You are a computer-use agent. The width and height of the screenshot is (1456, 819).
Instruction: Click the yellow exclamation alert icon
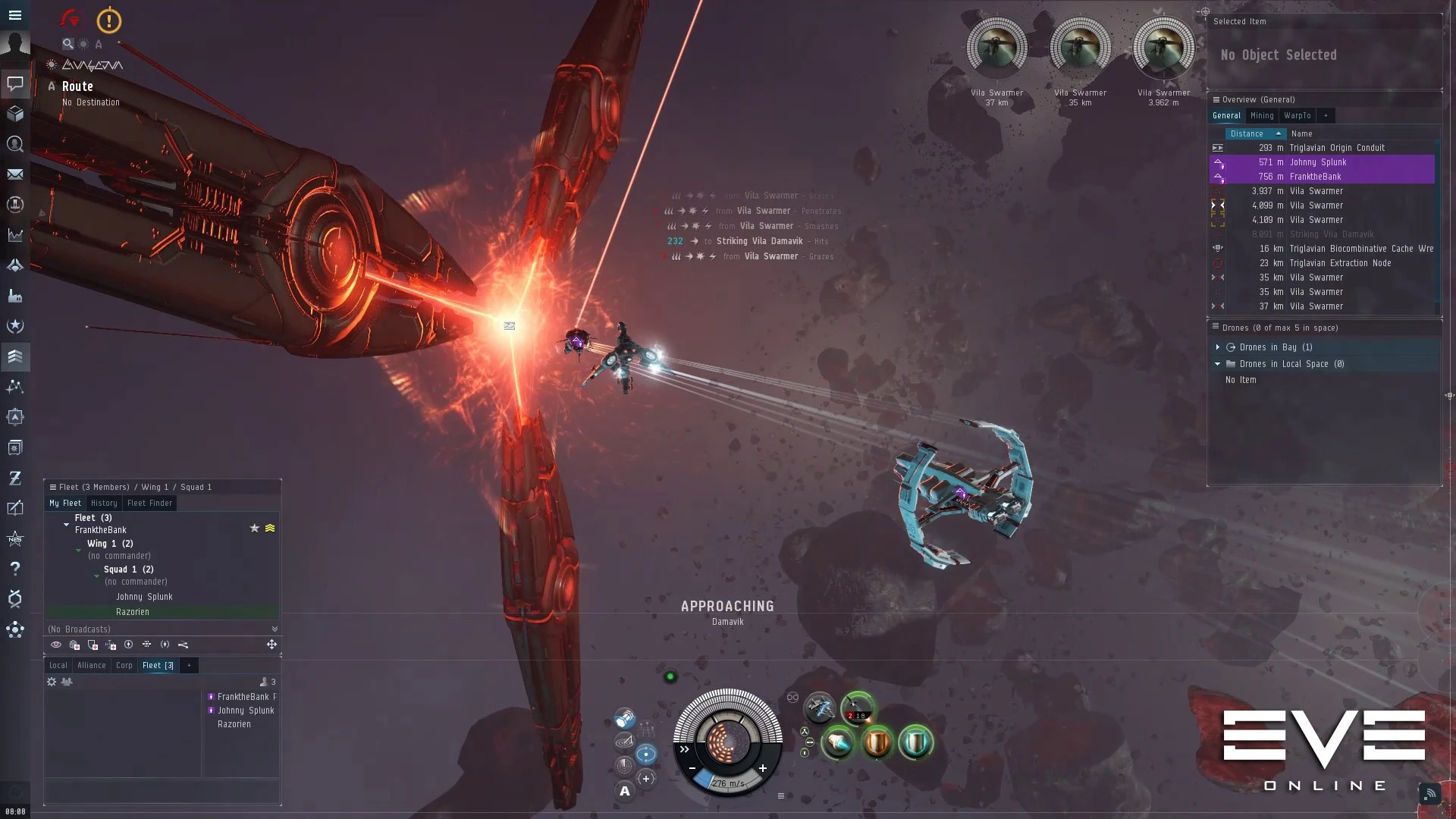coord(109,20)
